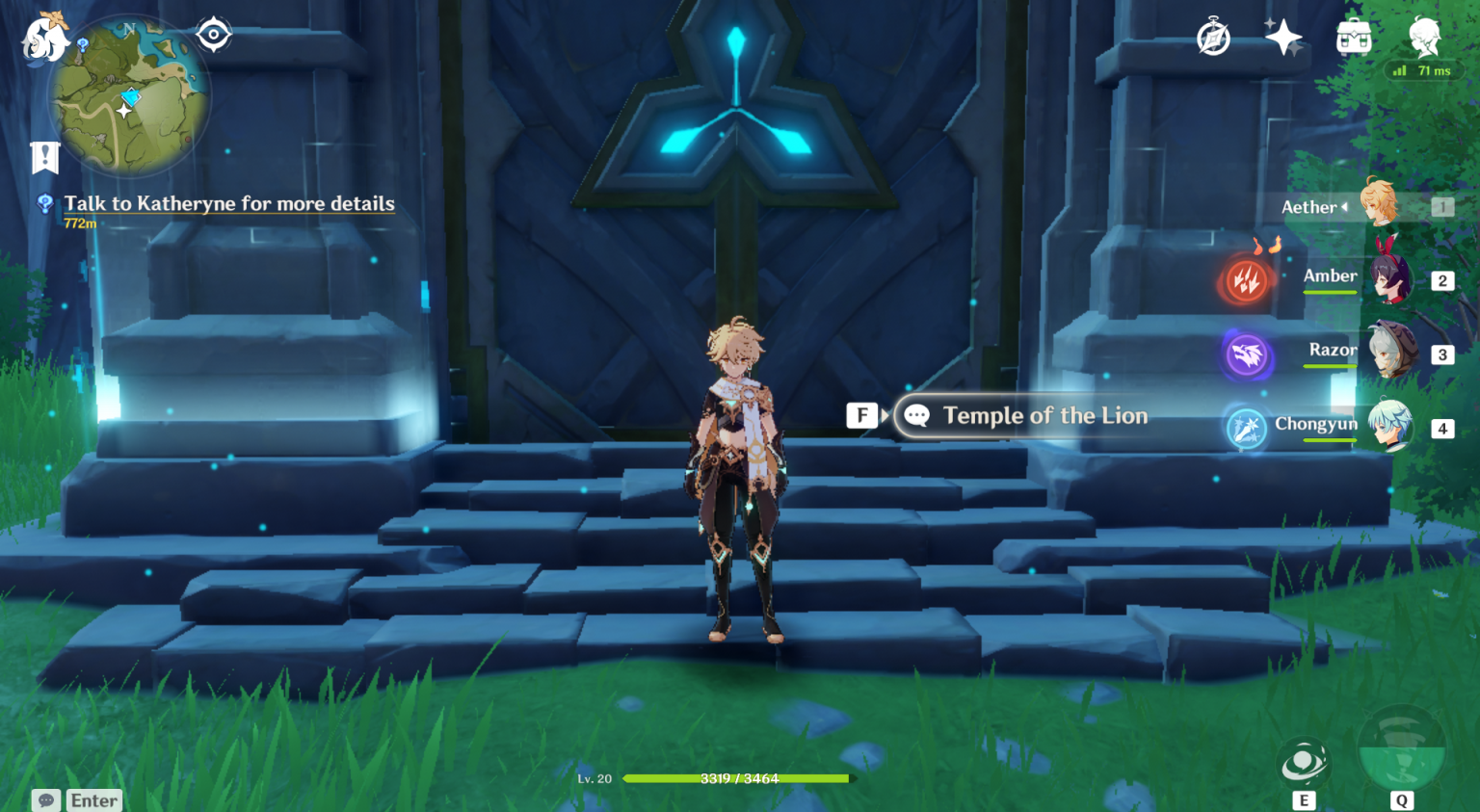Click Chongyun's blue ice skill icon
Screen dimensions: 1480x812
click(x=1245, y=429)
